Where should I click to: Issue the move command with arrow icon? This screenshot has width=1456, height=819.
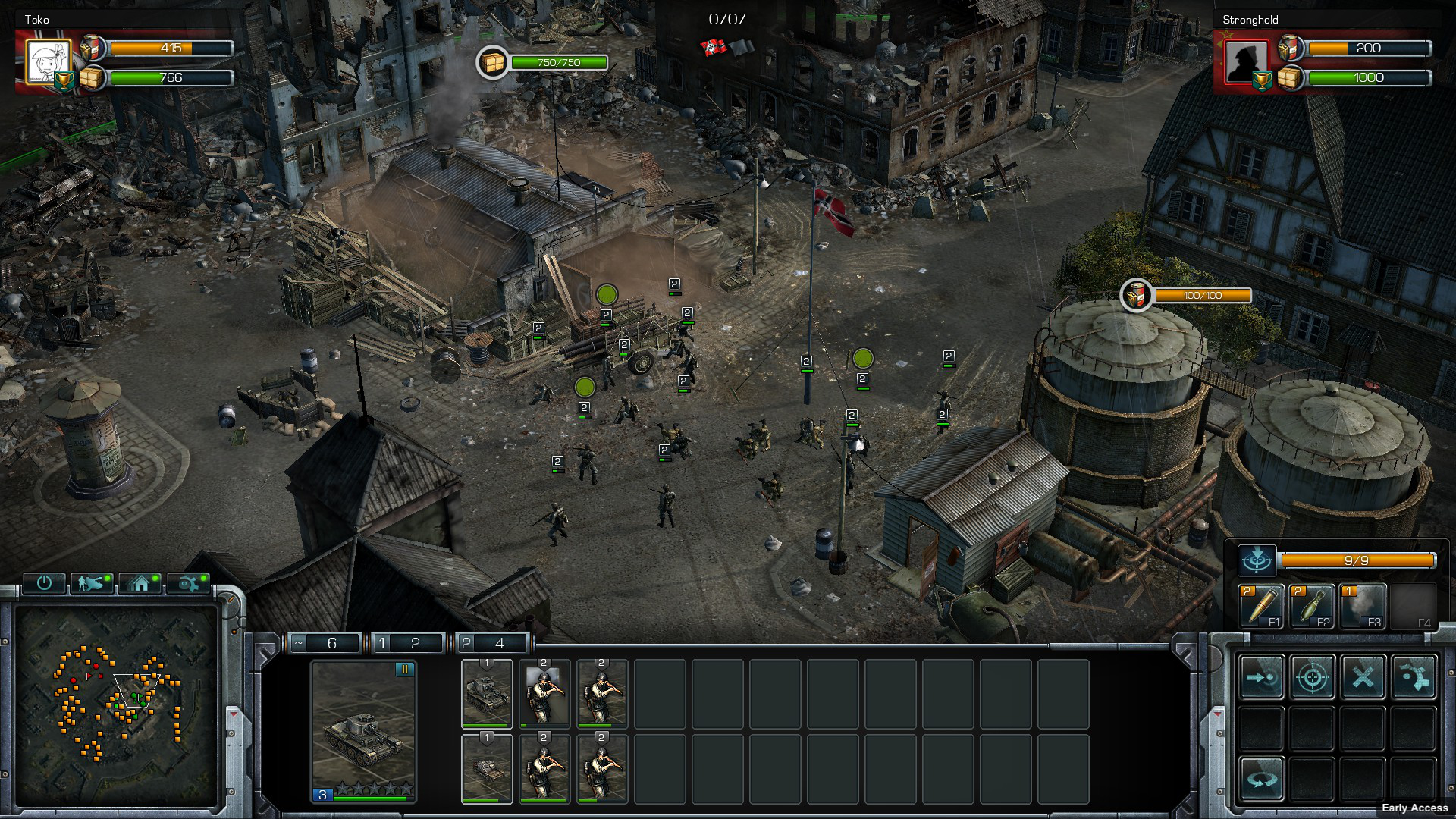coord(1261,676)
